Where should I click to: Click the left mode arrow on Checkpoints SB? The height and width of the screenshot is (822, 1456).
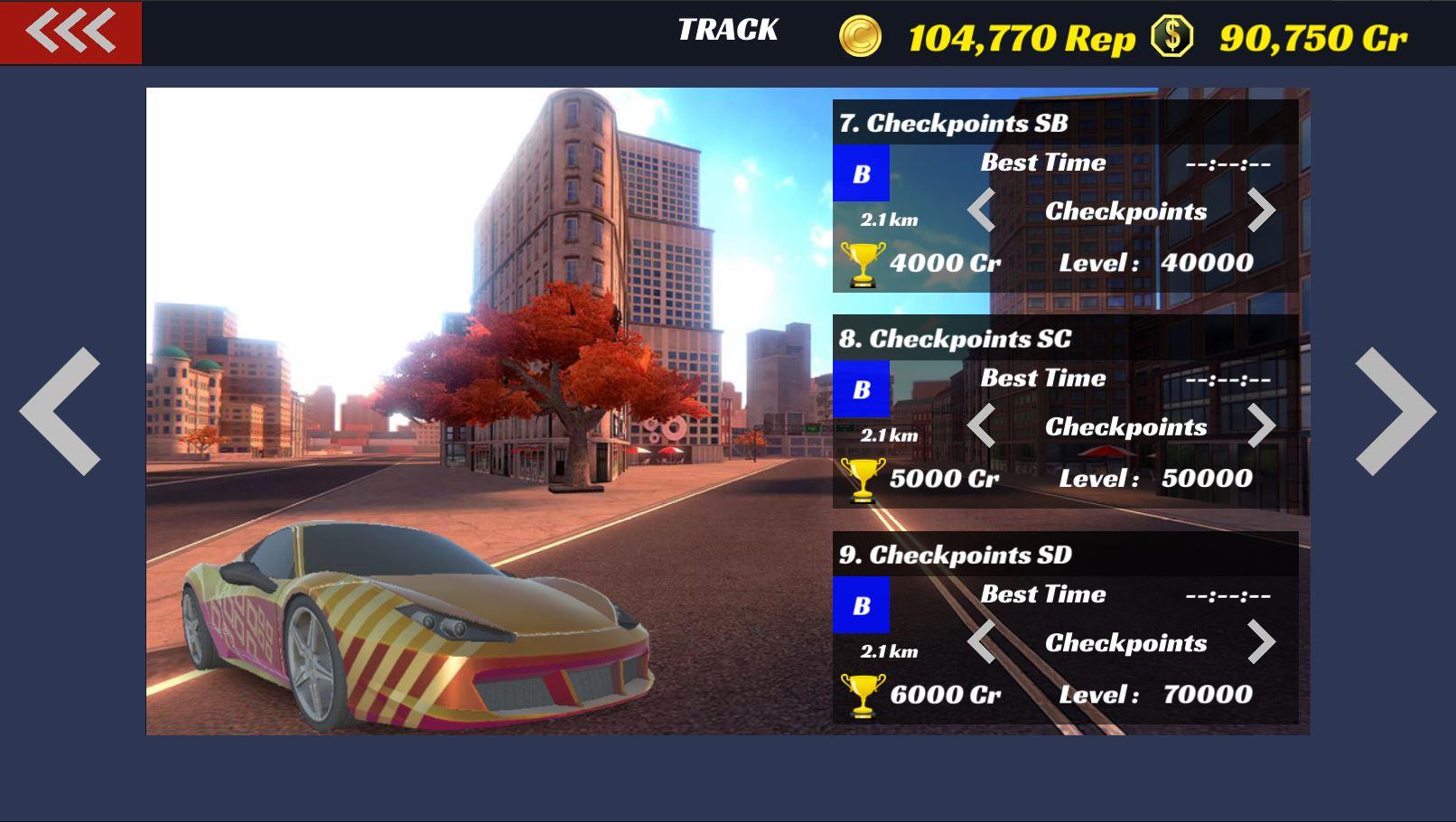pos(982,210)
